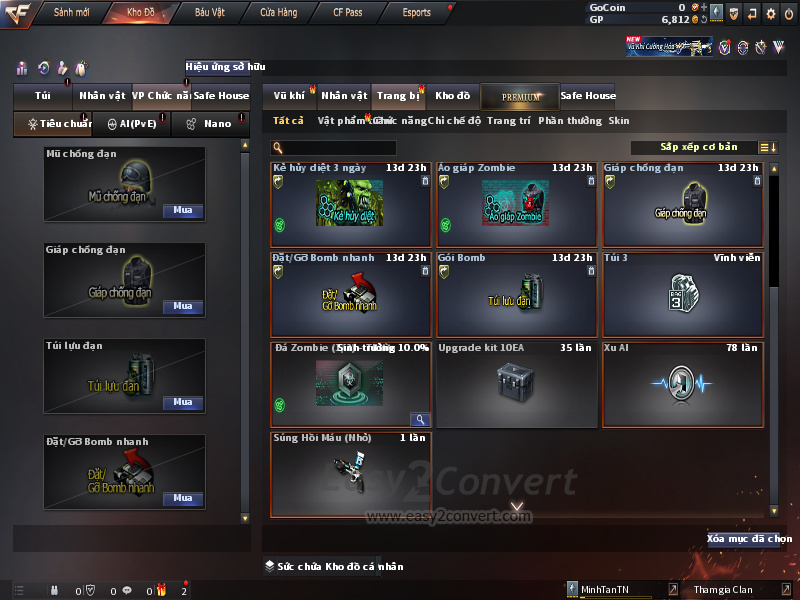Click the inventory search field
The image size is (800, 600).
340,148
